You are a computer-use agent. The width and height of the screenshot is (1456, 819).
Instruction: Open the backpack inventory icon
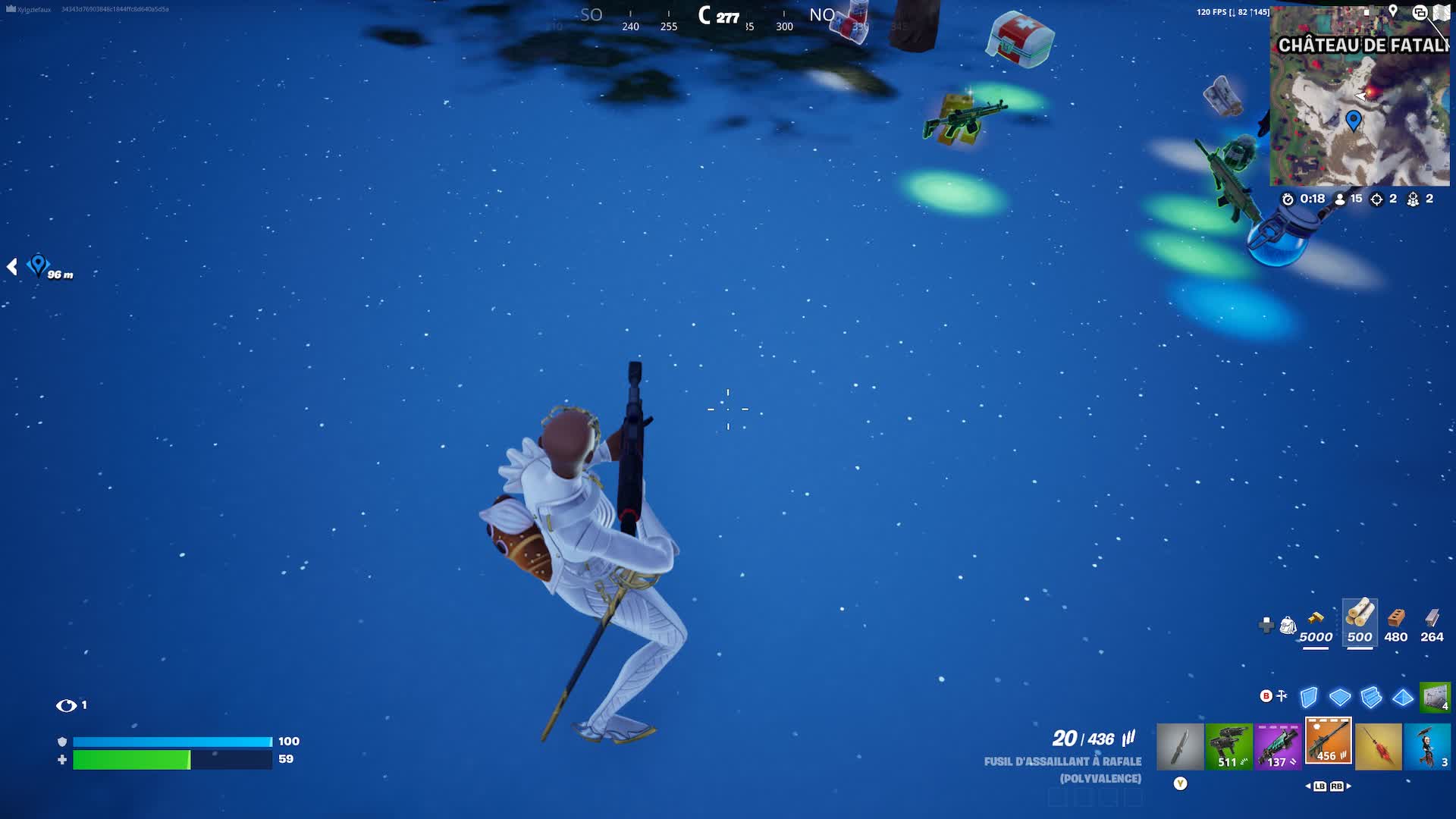tap(1288, 625)
